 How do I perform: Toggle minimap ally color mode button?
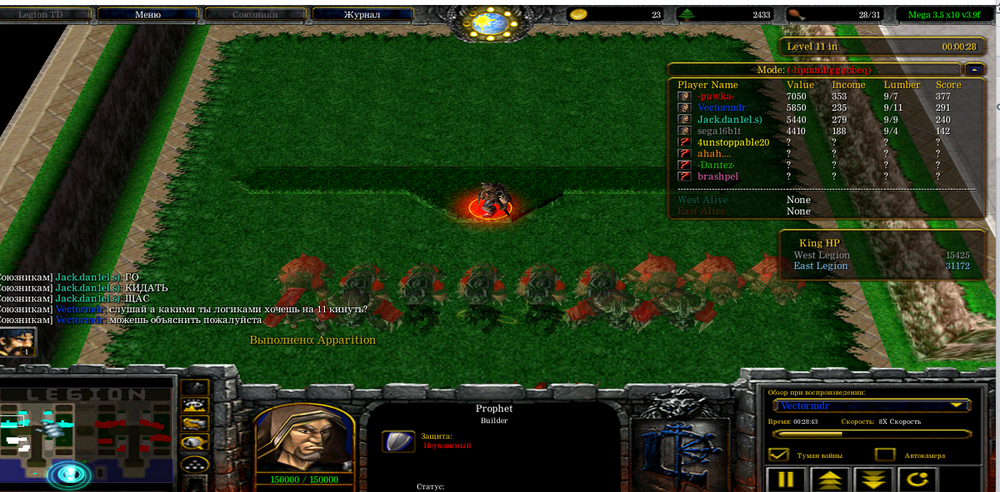click(195, 424)
